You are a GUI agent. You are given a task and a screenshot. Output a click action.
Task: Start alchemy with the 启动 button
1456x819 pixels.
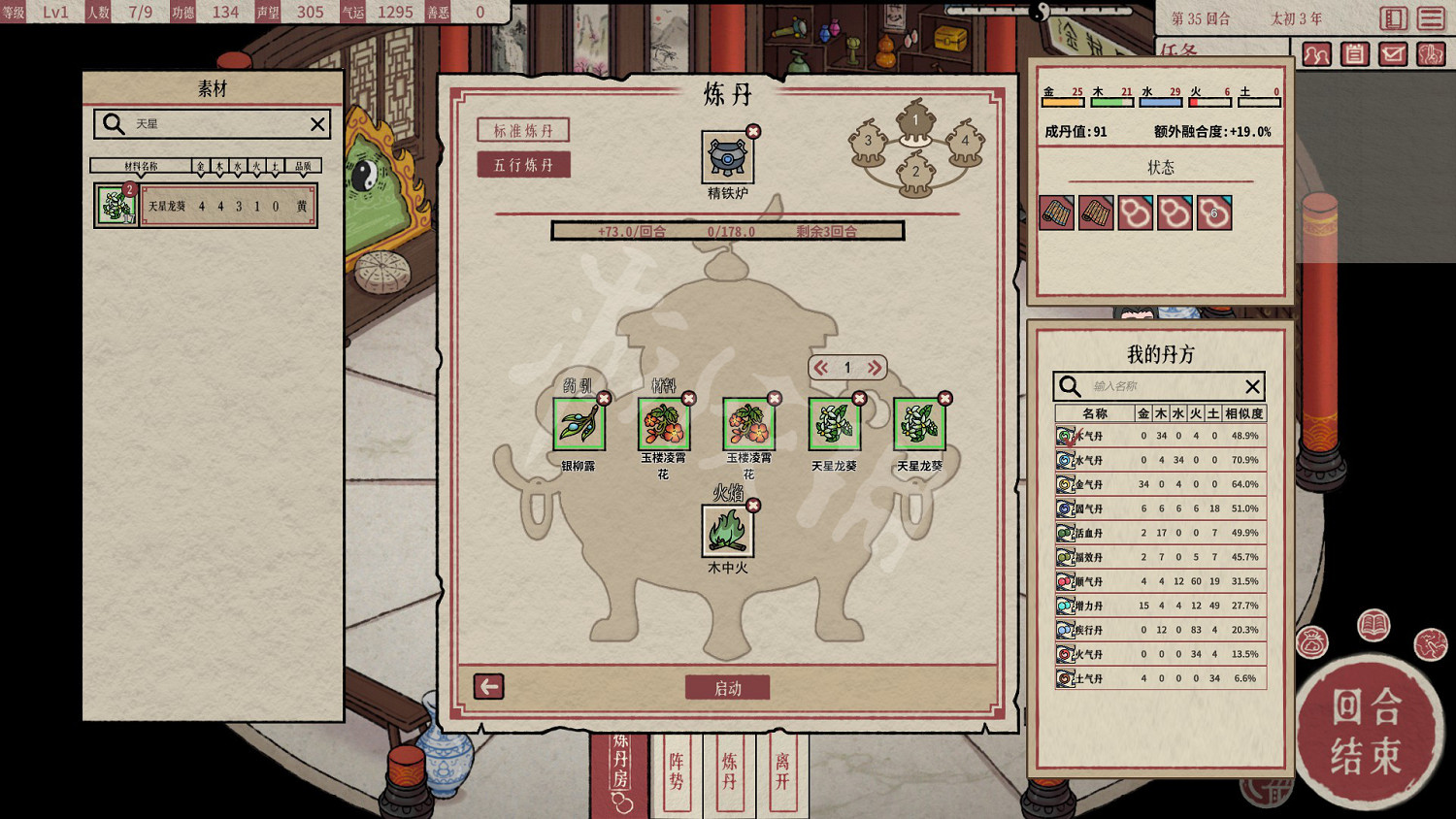[x=727, y=688]
